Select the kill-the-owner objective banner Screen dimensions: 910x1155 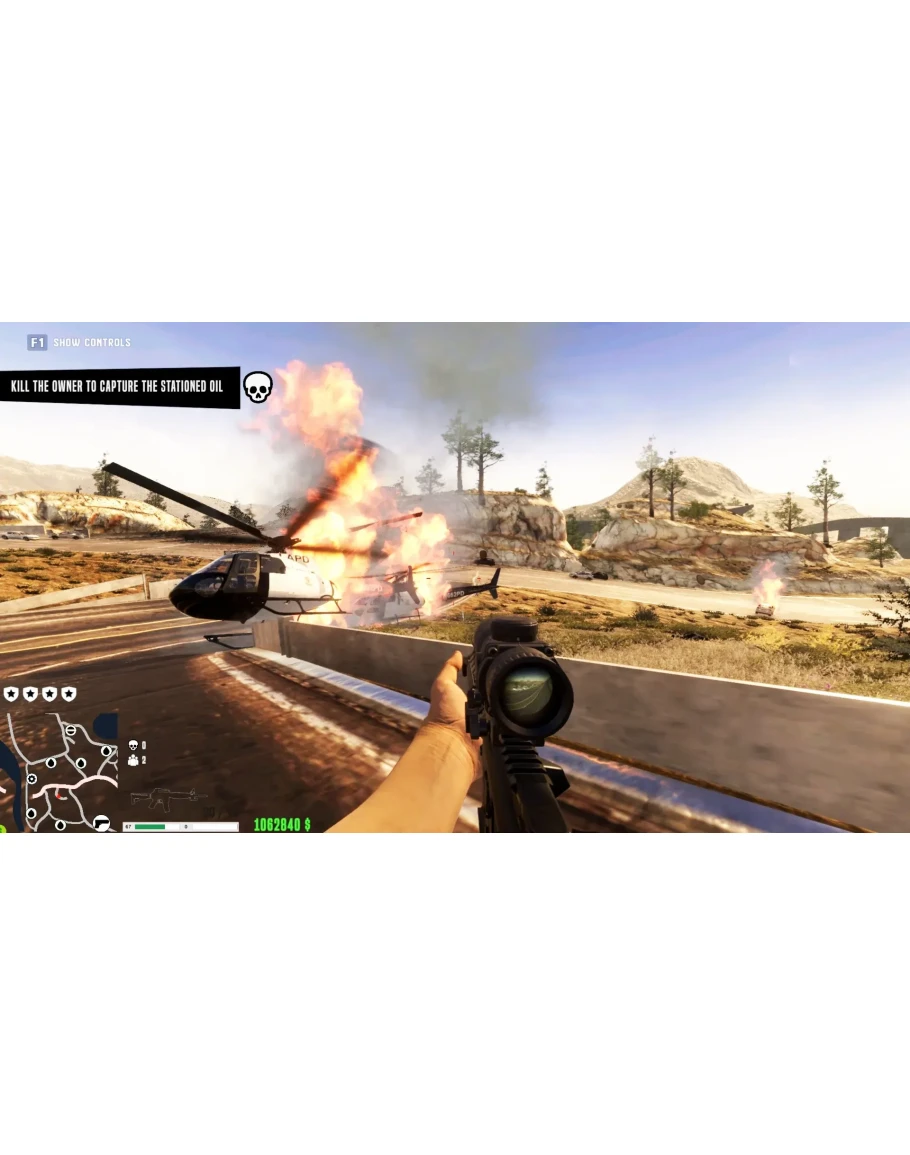(118, 387)
